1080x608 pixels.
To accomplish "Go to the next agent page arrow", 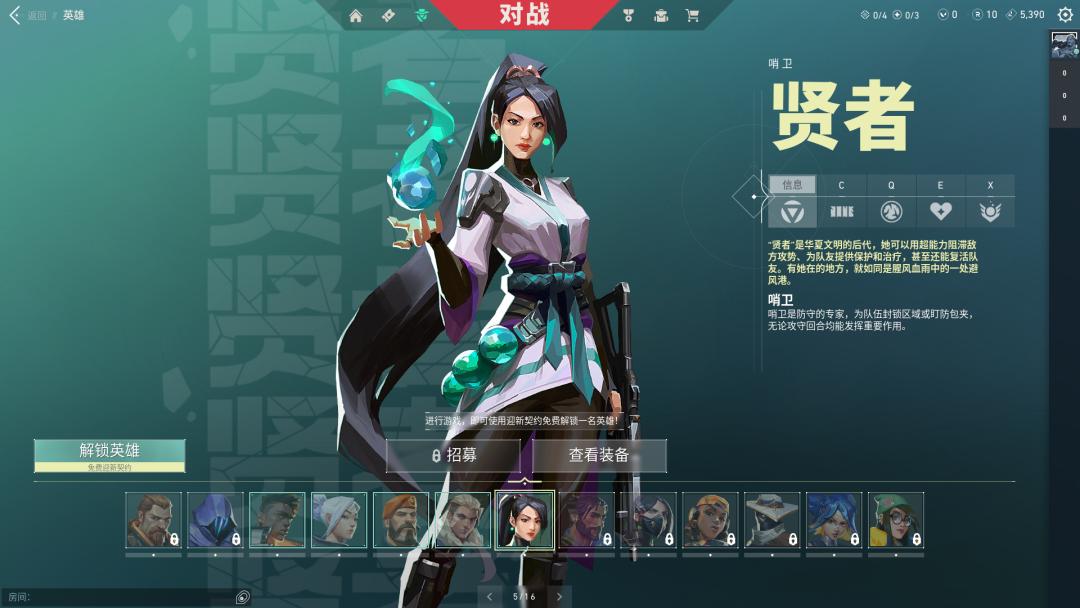I will coord(560,597).
